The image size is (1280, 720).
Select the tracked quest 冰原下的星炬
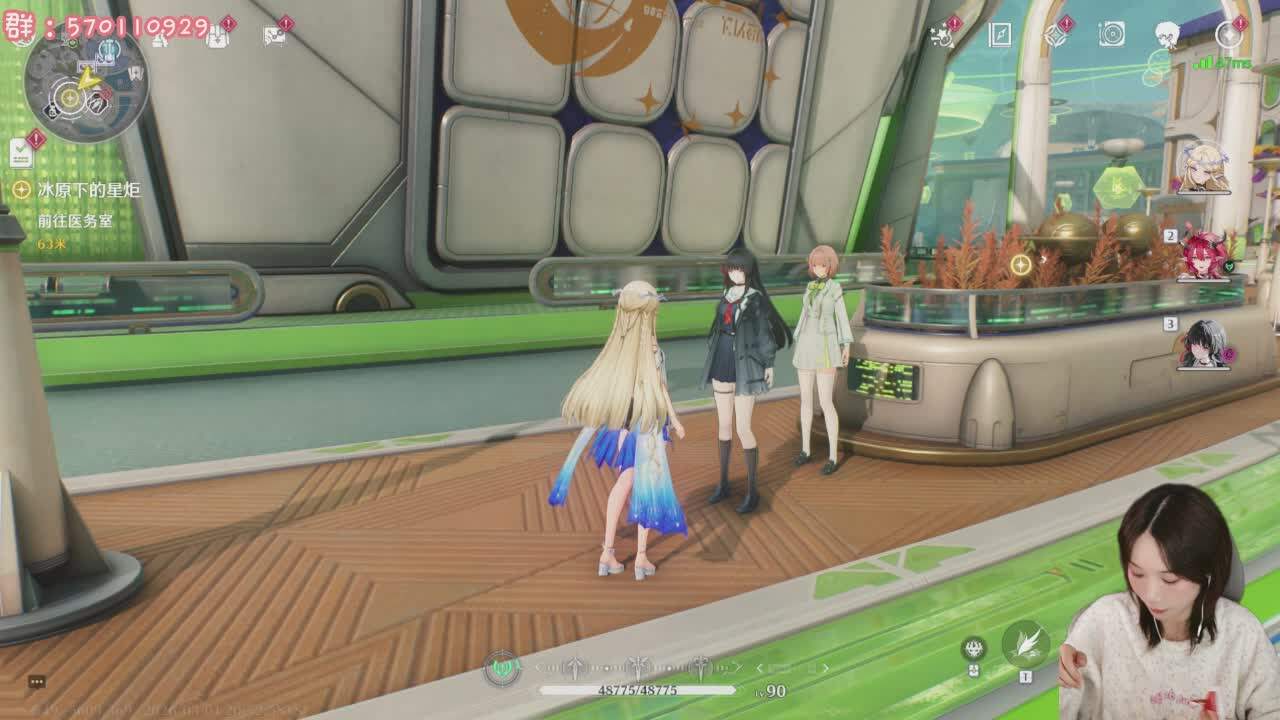point(88,189)
